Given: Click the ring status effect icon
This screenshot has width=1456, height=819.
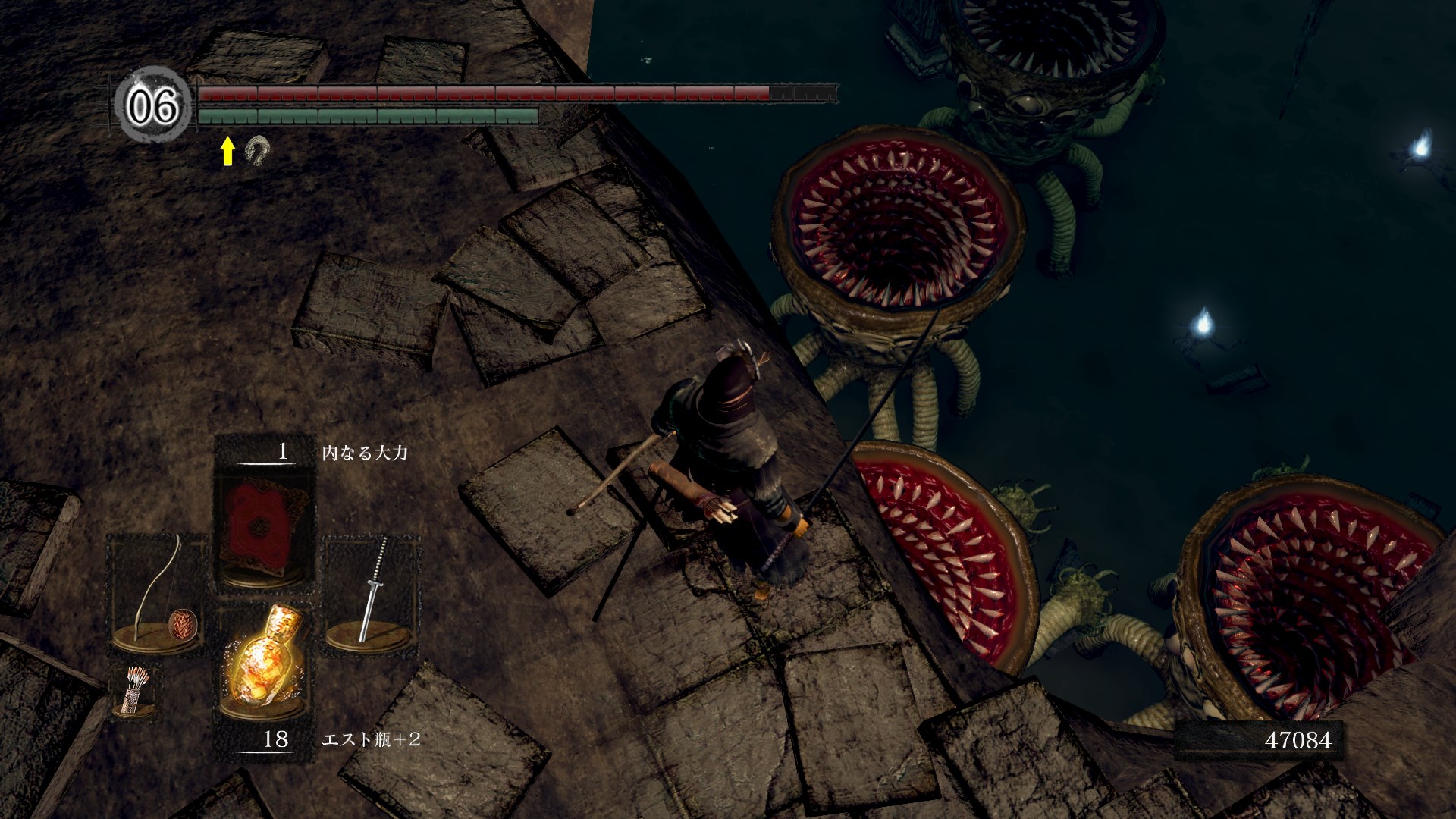Looking at the screenshot, I should pyautogui.click(x=257, y=151).
